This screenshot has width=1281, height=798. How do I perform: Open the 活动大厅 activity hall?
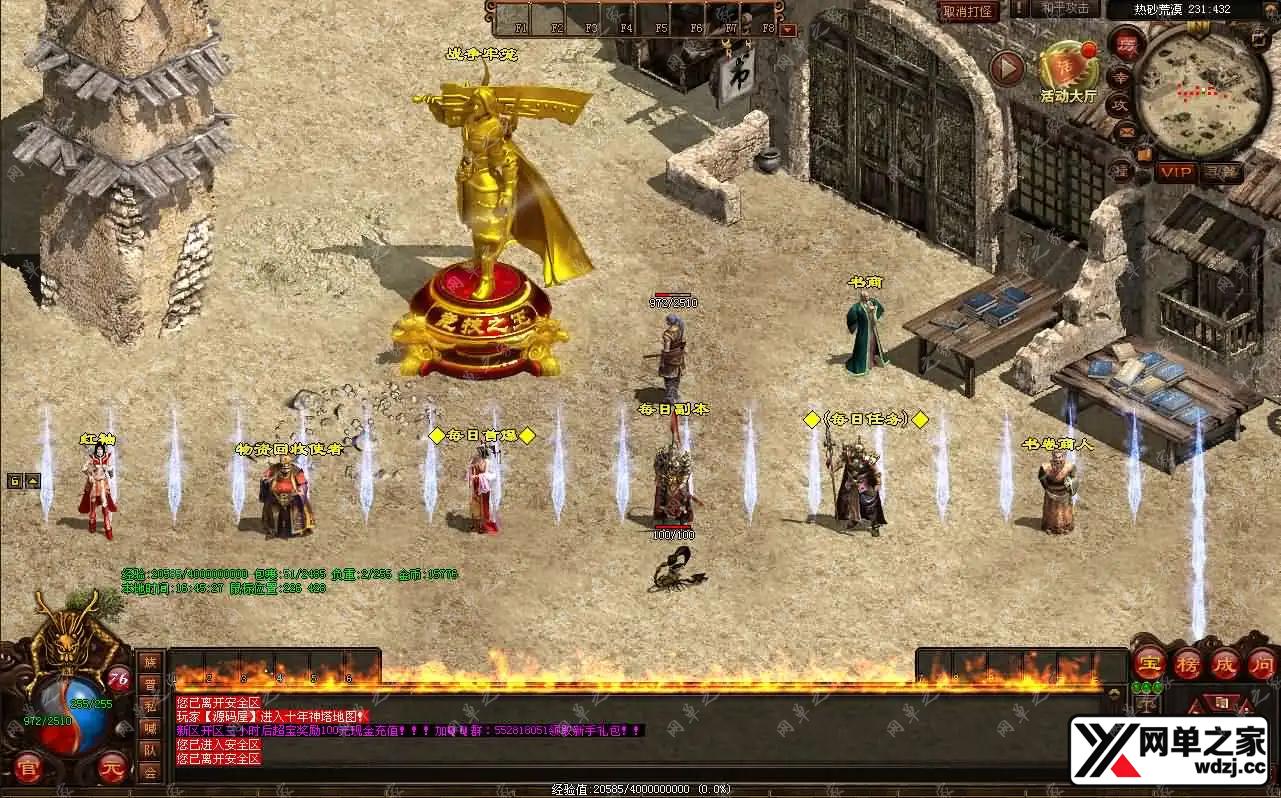pos(1068,70)
